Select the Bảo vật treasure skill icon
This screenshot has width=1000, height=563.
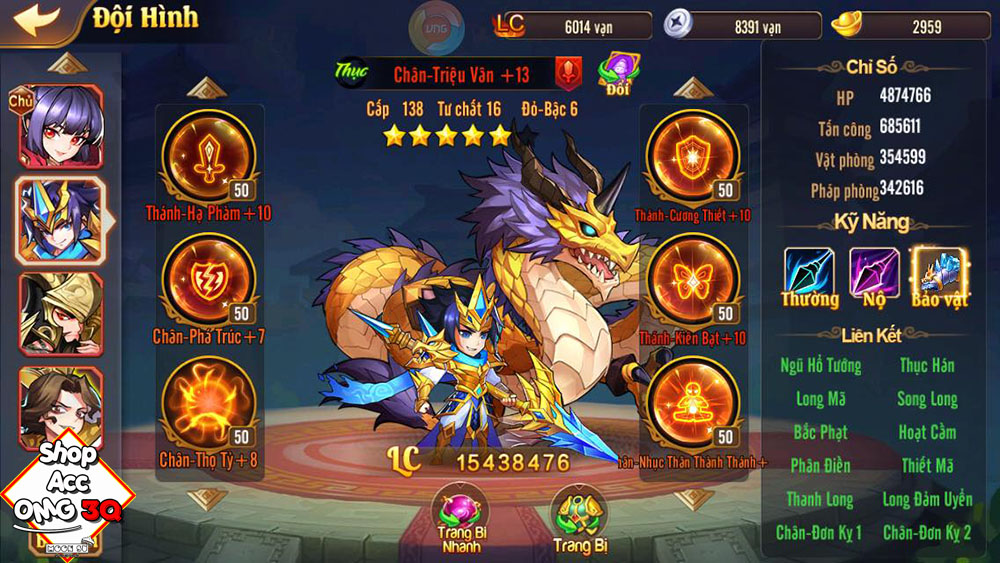click(939, 274)
